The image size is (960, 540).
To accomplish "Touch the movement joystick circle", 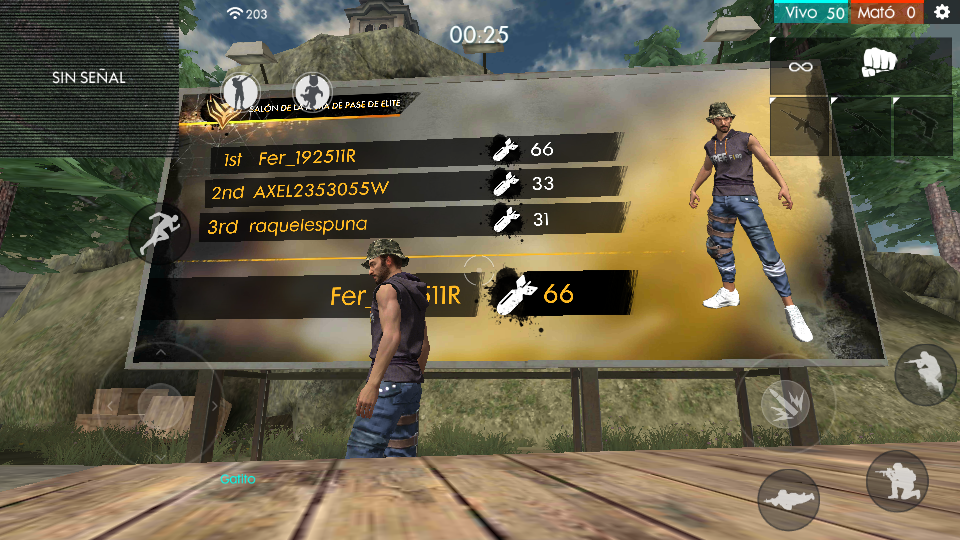I will point(158,404).
